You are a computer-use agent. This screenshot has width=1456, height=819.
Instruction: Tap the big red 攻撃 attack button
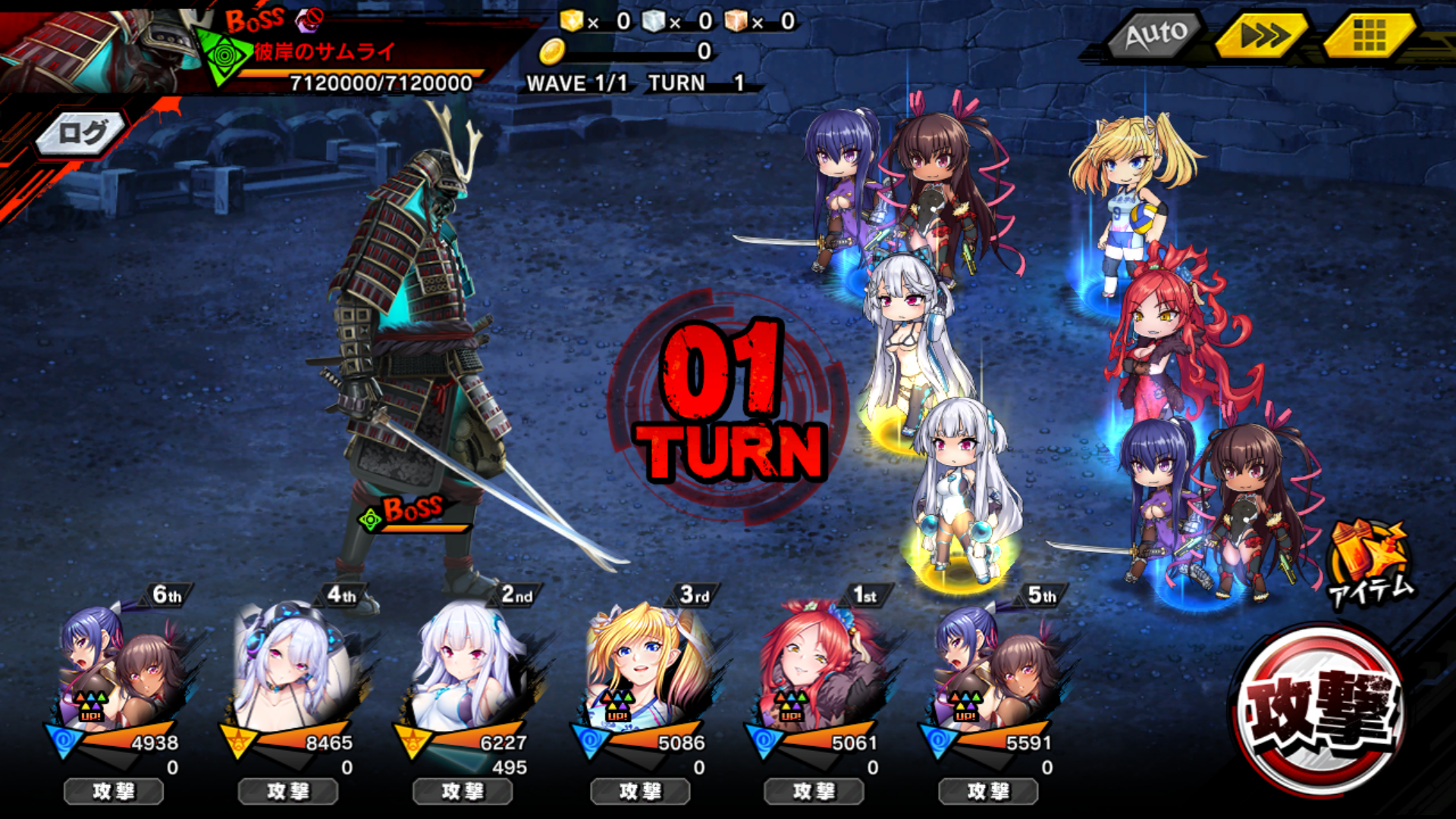pos(1320,711)
